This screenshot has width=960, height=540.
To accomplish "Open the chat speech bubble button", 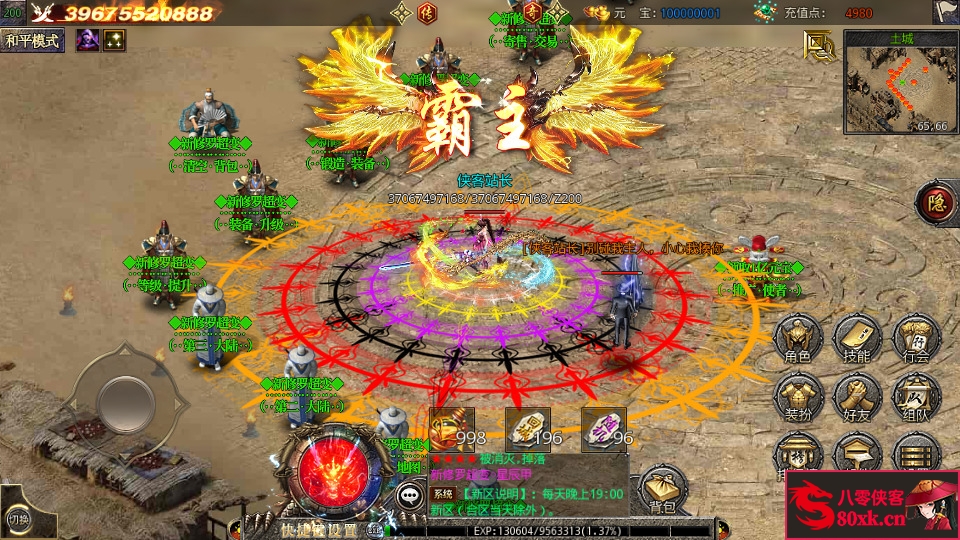I will pyautogui.click(x=410, y=494).
